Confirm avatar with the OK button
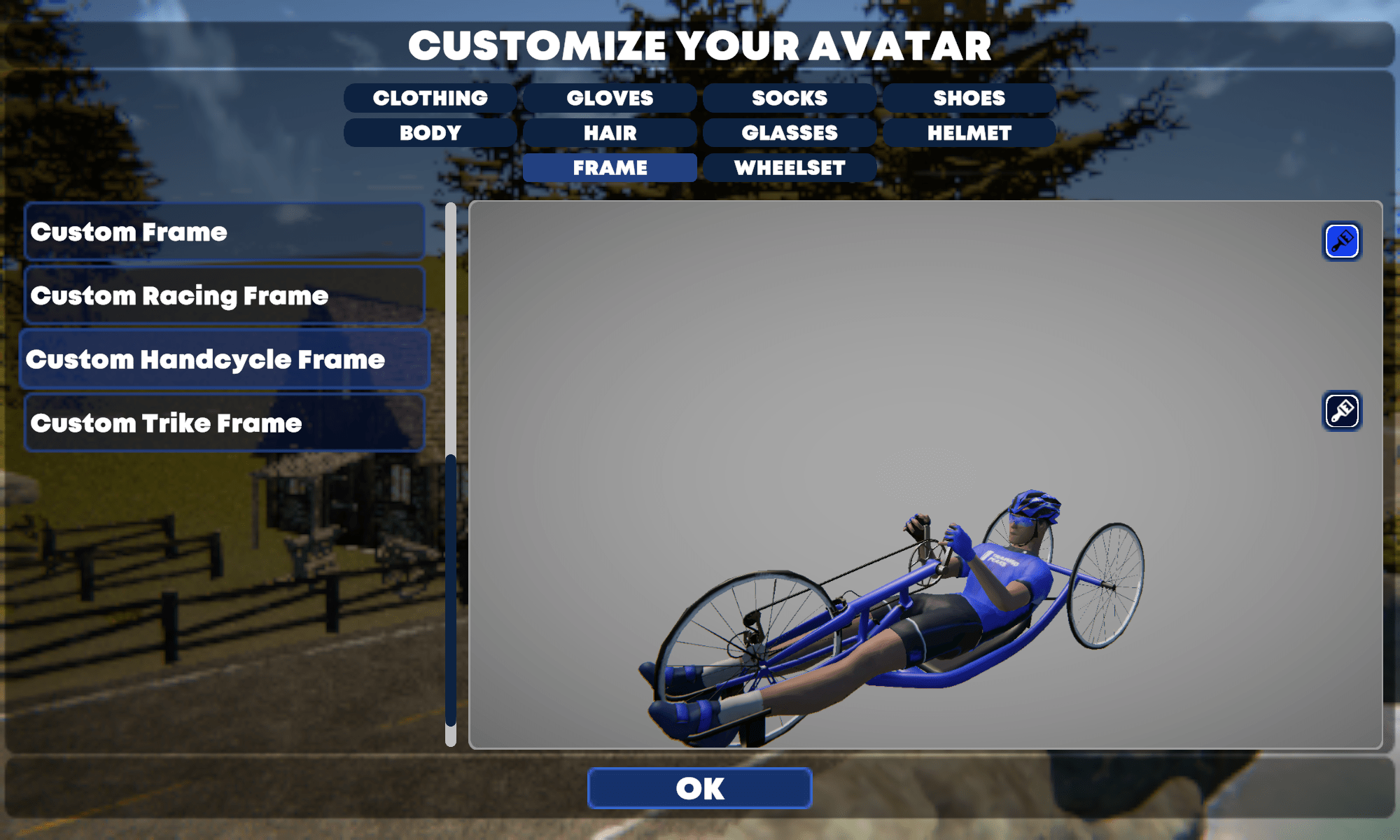This screenshot has height=840, width=1400. click(700, 788)
